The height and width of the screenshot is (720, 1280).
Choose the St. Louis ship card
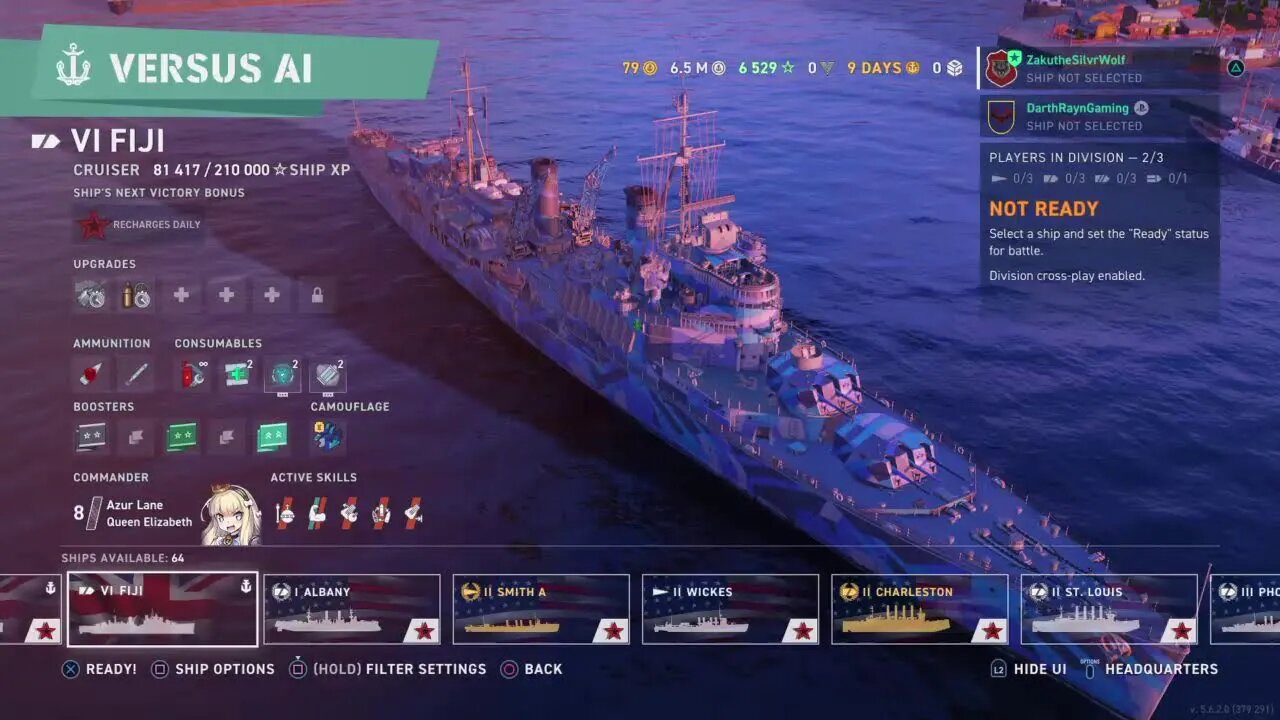(x=1108, y=608)
